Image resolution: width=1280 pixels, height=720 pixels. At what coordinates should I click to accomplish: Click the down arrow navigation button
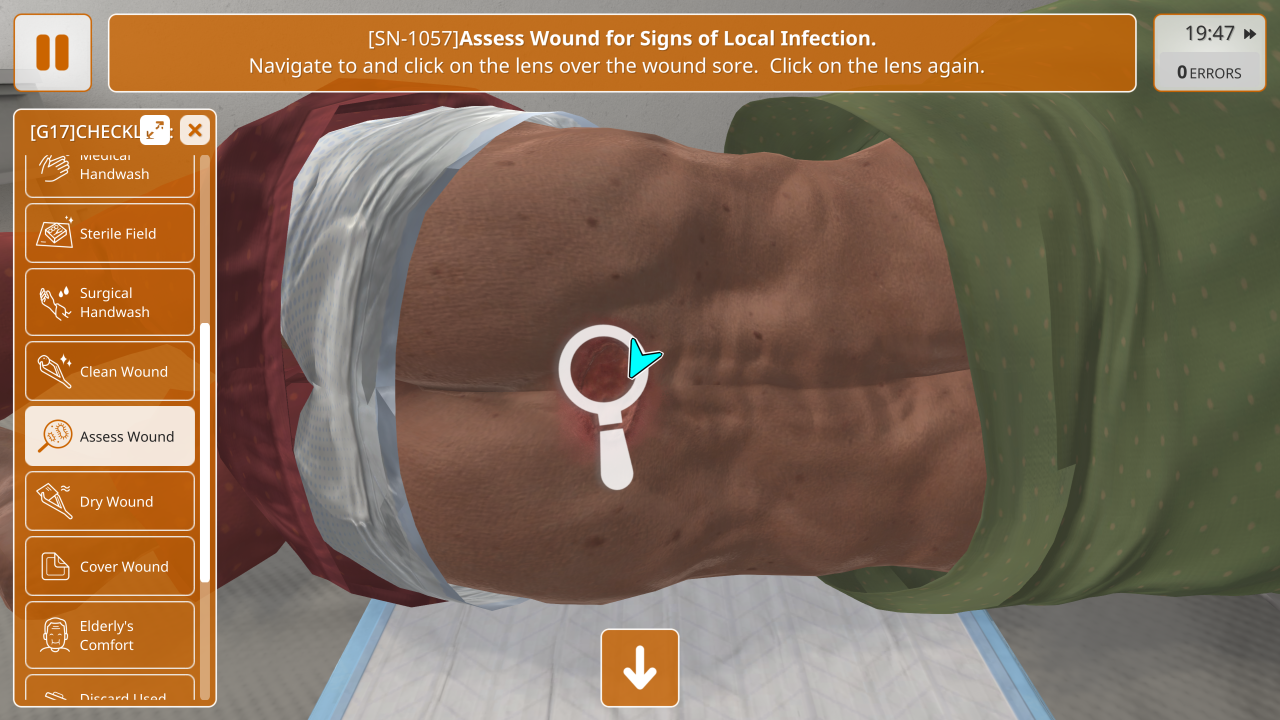point(640,668)
